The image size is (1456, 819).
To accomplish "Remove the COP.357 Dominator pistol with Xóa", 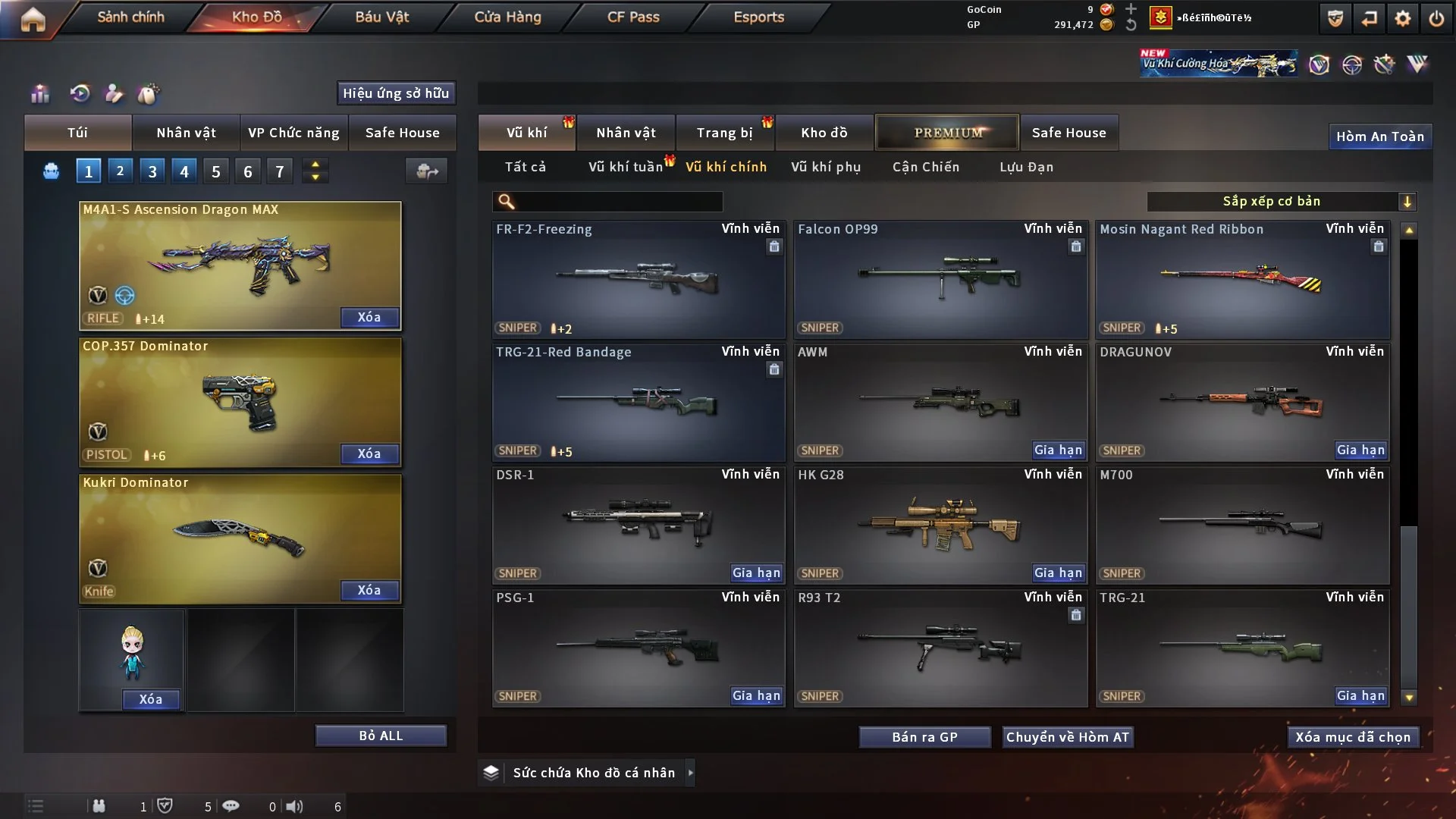I will [369, 453].
